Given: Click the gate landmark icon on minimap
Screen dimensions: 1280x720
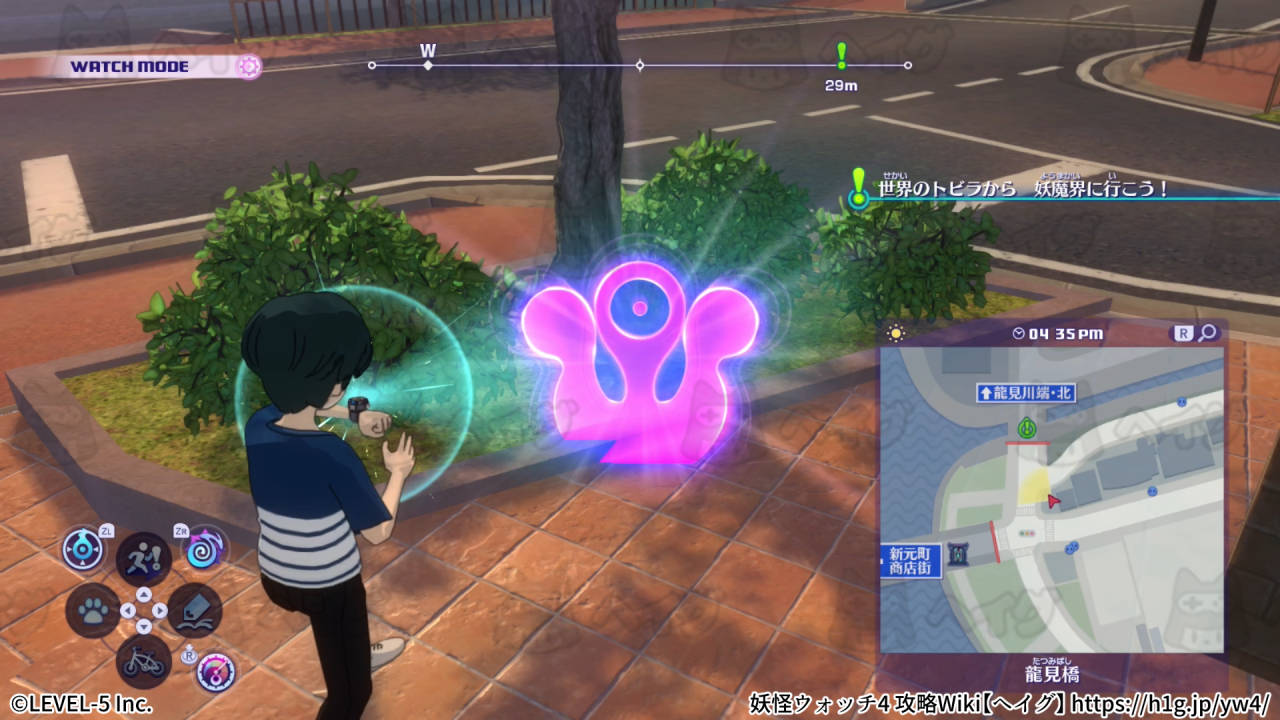Looking at the screenshot, I should (x=960, y=553).
